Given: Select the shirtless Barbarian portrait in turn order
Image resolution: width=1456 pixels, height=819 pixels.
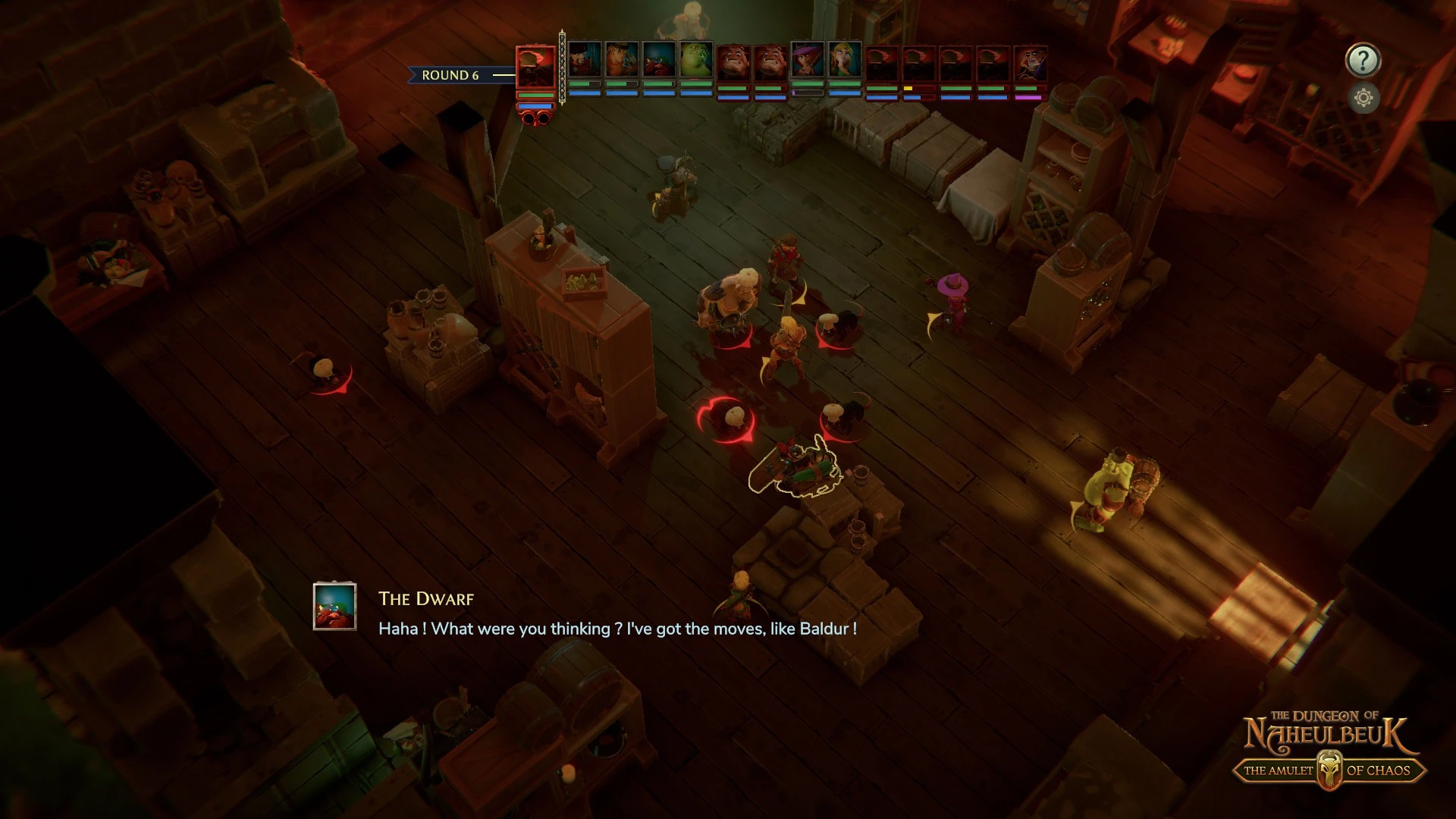Looking at the screenshot, I should [x=622, y=60].
